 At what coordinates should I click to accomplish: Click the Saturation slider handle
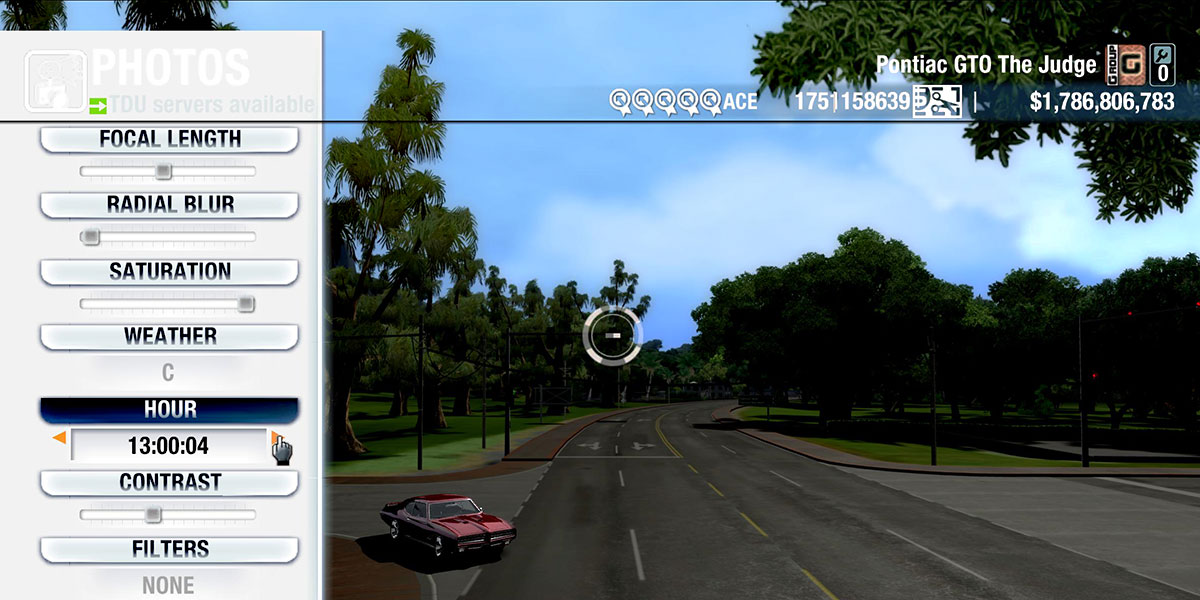[x=246, y=304]
